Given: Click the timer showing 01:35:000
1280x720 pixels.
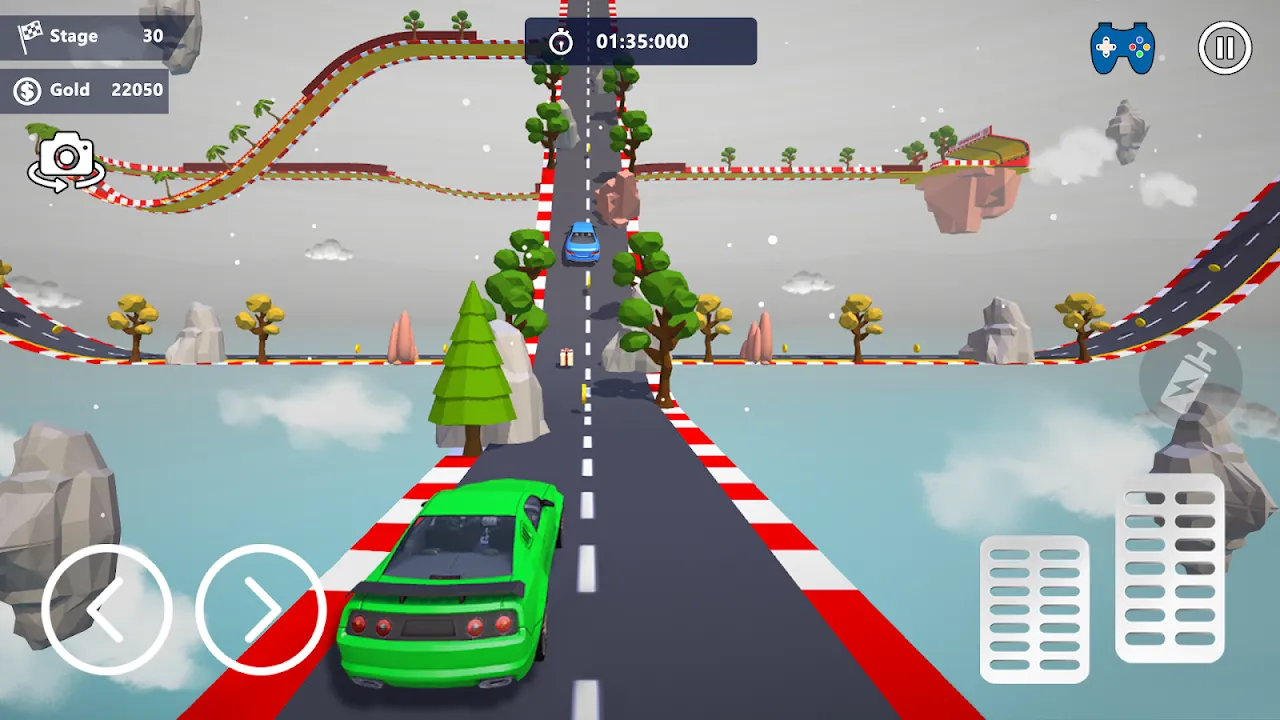Looking at the screenshot, I should 642,41.
